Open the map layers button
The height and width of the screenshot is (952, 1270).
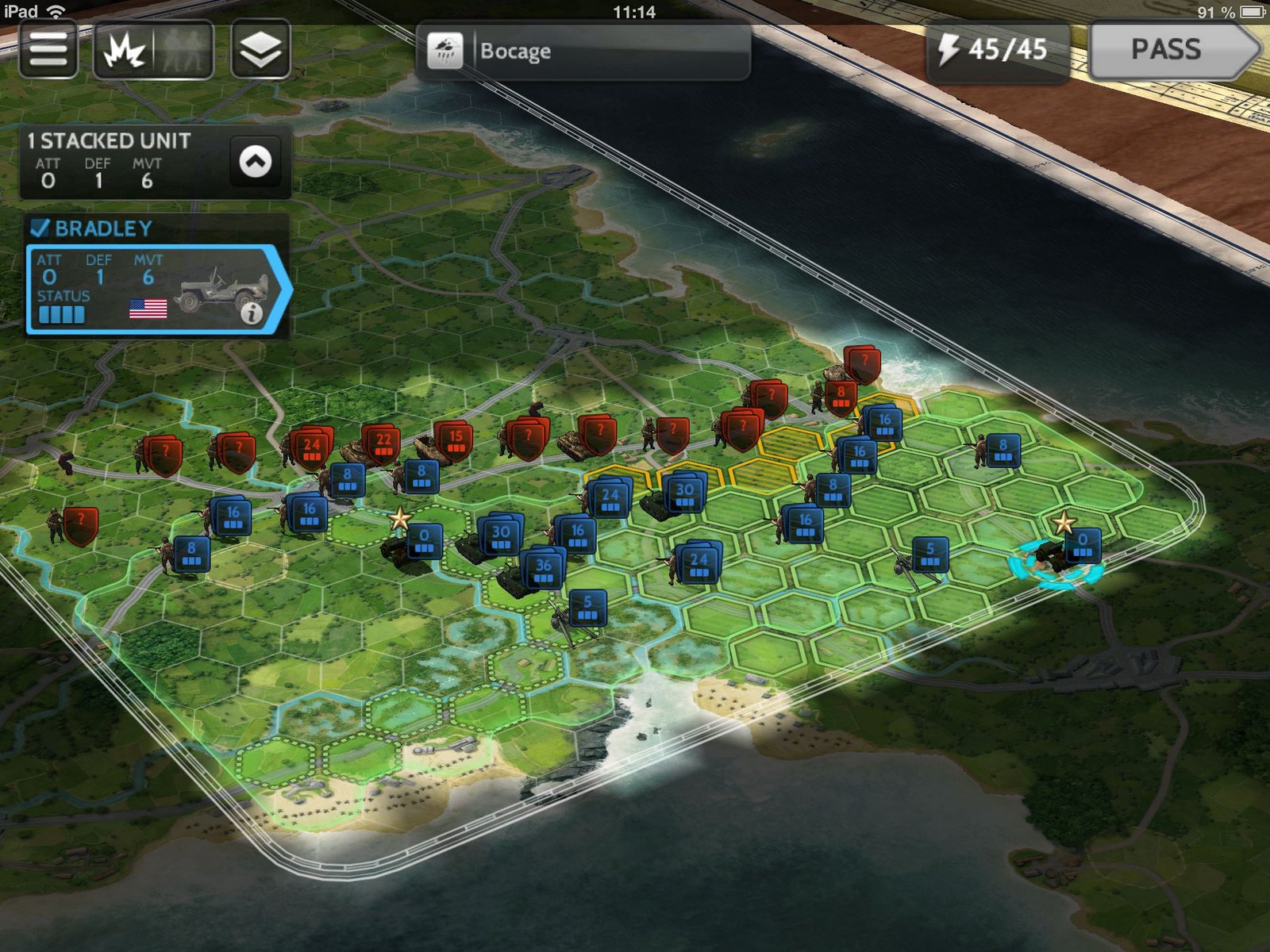point(260,50)
